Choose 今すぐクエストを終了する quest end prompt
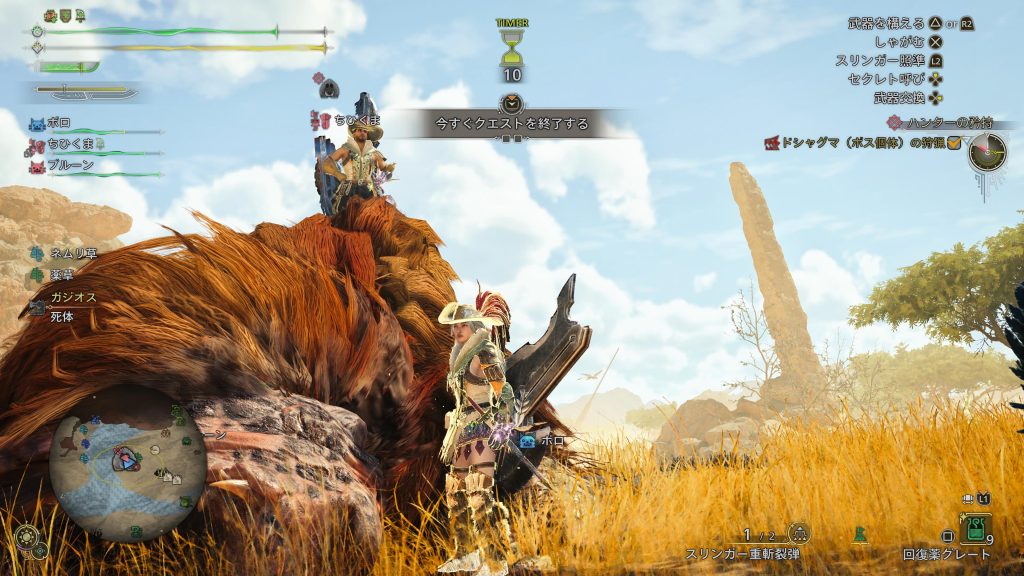The width and height of the screenshot is (1024, 576). (511, 124)
